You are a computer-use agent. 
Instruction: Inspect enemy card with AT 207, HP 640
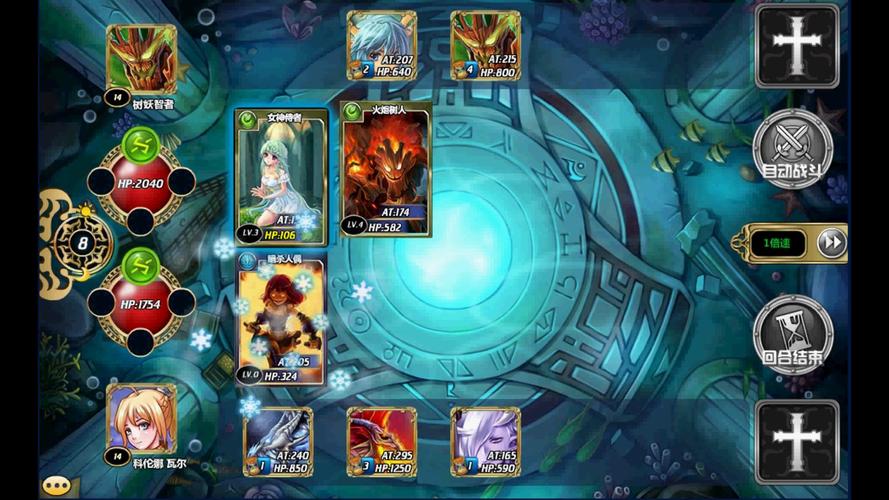382,45
